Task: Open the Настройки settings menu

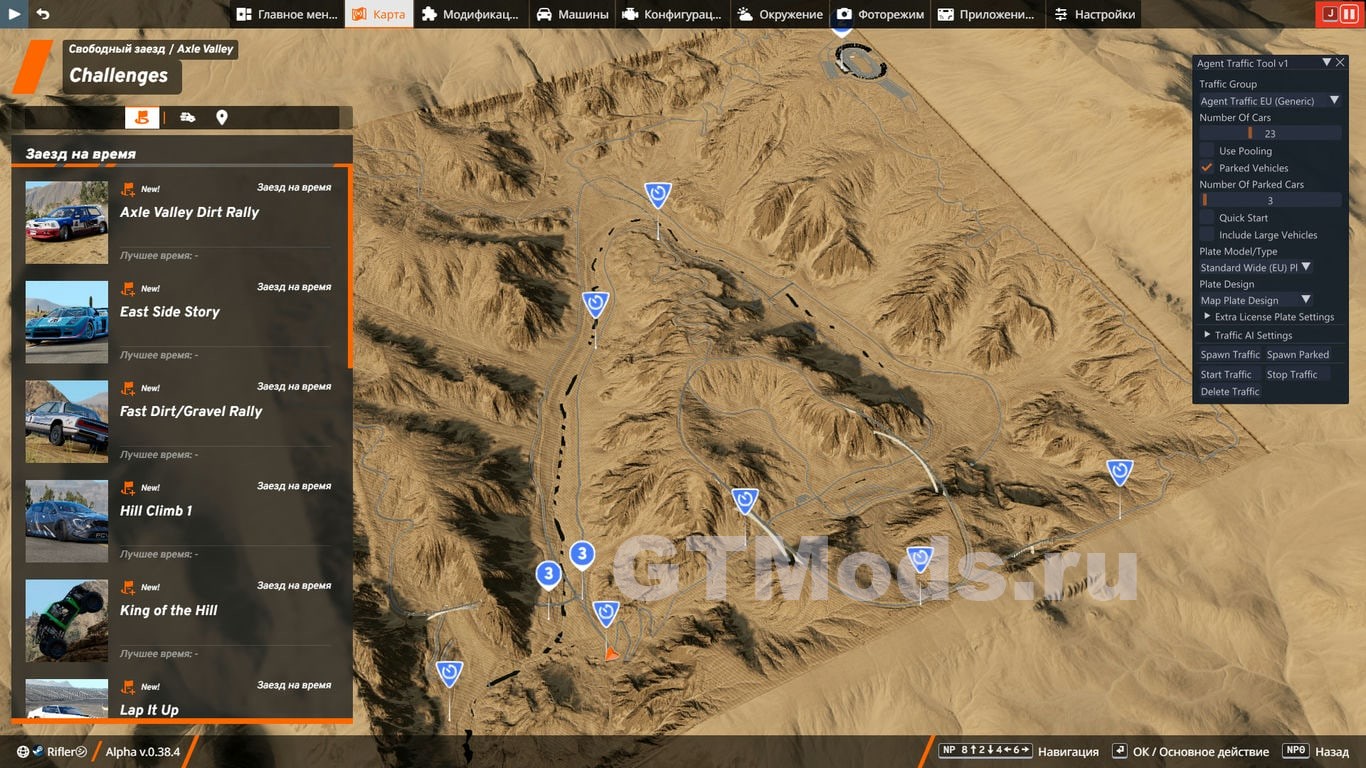Action: [x=1095, y=14]
